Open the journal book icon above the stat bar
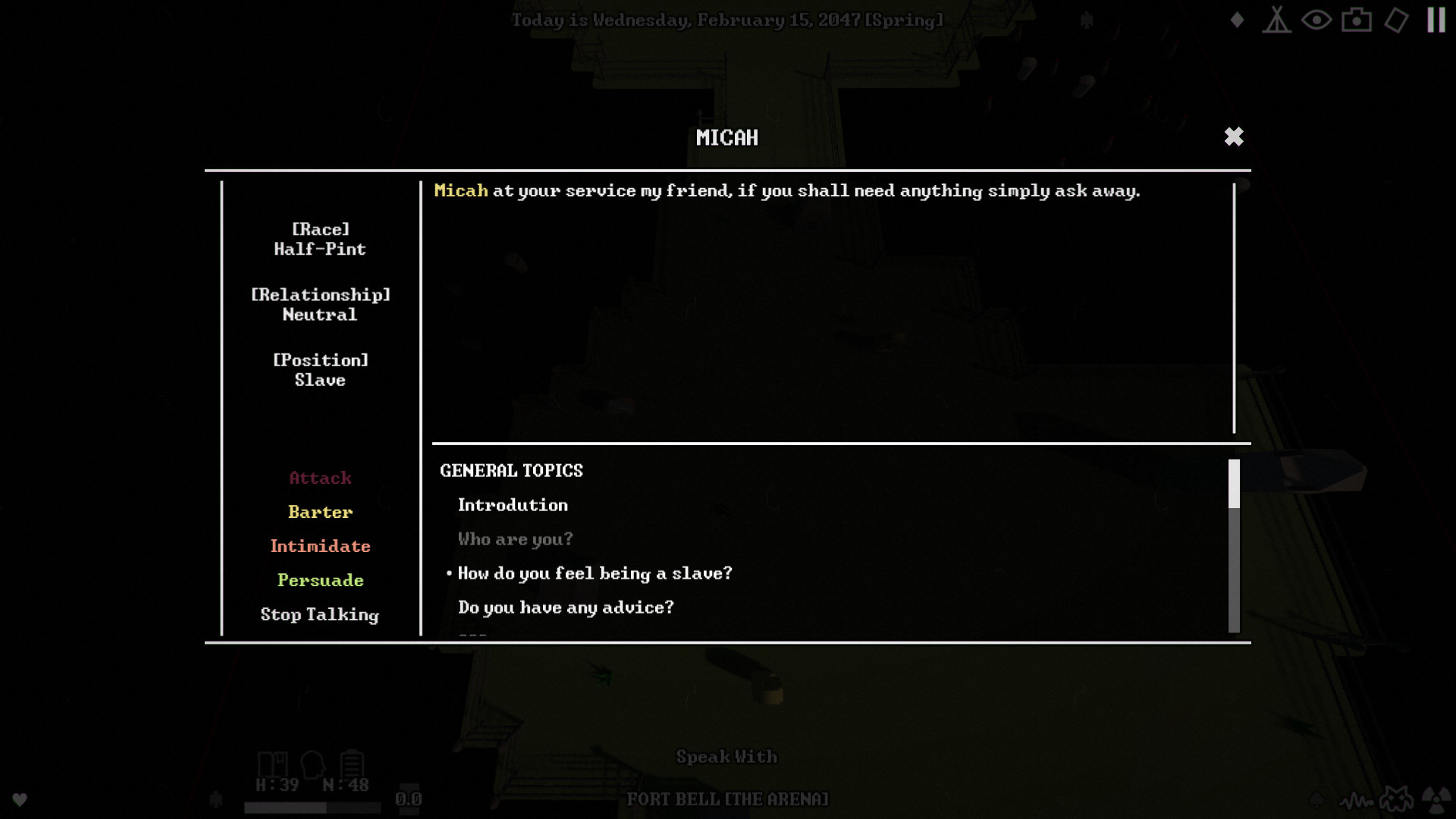The height and width of the screenshot is (819, 1456). (273, 764)
